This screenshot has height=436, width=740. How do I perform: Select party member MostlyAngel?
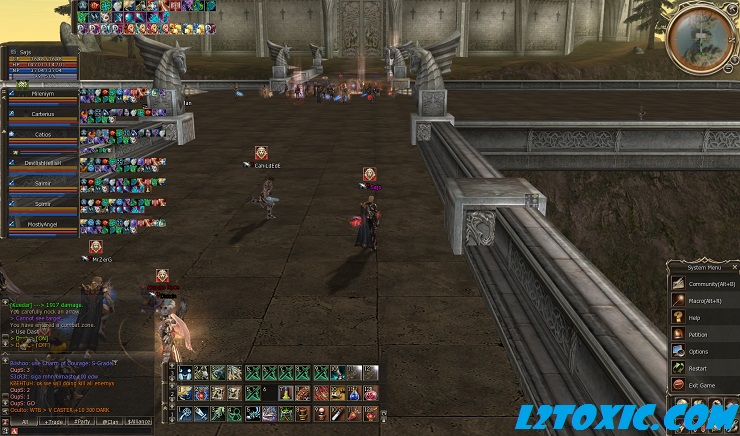pyautogui.click(x=43, y=225)
